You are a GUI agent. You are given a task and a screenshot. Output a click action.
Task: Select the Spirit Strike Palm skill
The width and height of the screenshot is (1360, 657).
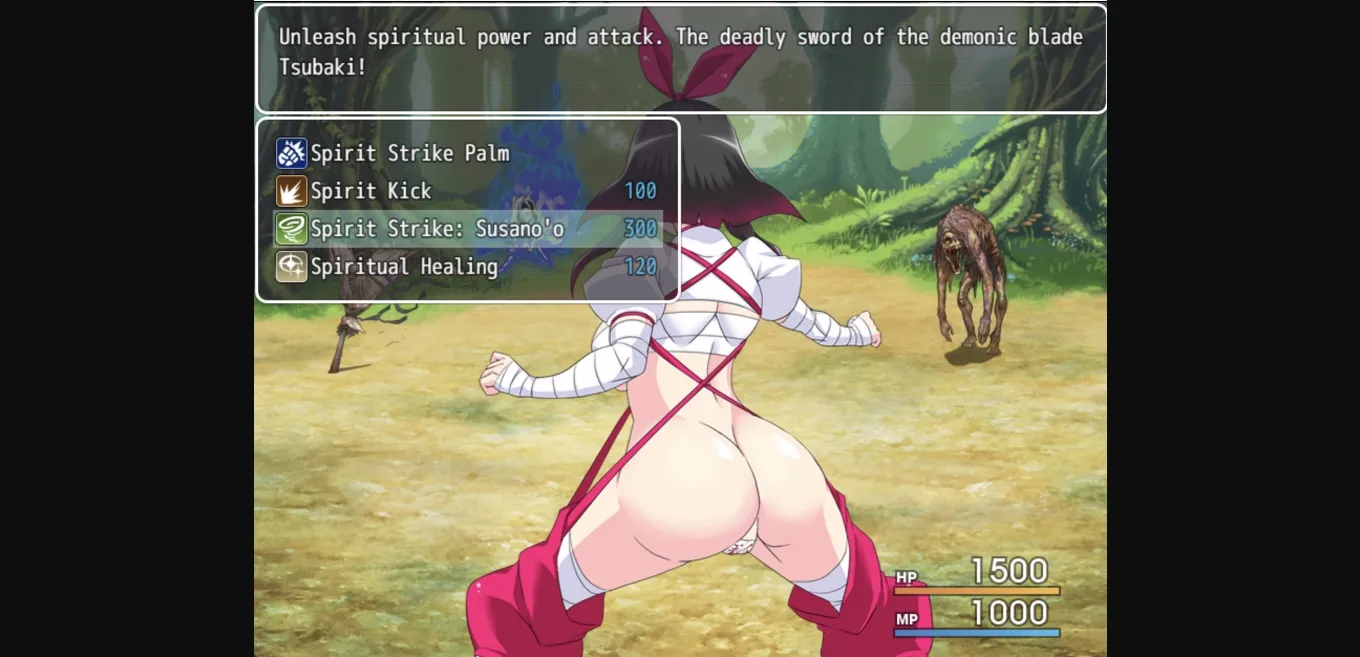point(410,153)
